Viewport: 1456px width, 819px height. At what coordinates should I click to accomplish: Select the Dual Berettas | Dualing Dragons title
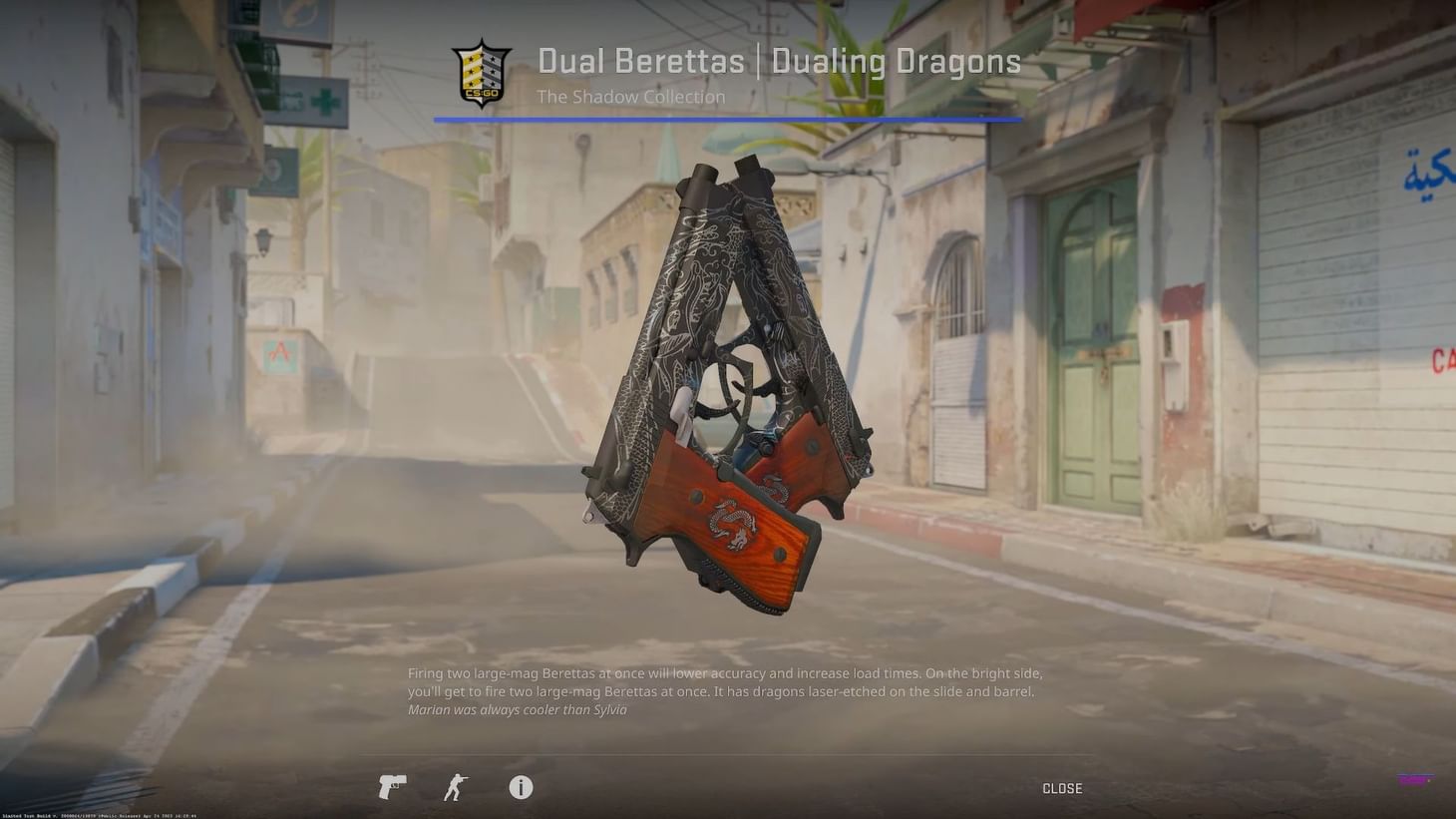pyautogui.click(x=779, y=61)
